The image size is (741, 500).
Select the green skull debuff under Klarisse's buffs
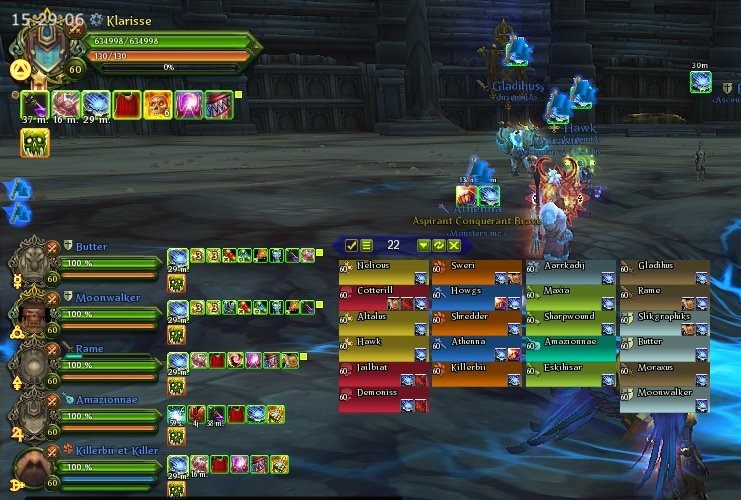click(x=35, y=143)
